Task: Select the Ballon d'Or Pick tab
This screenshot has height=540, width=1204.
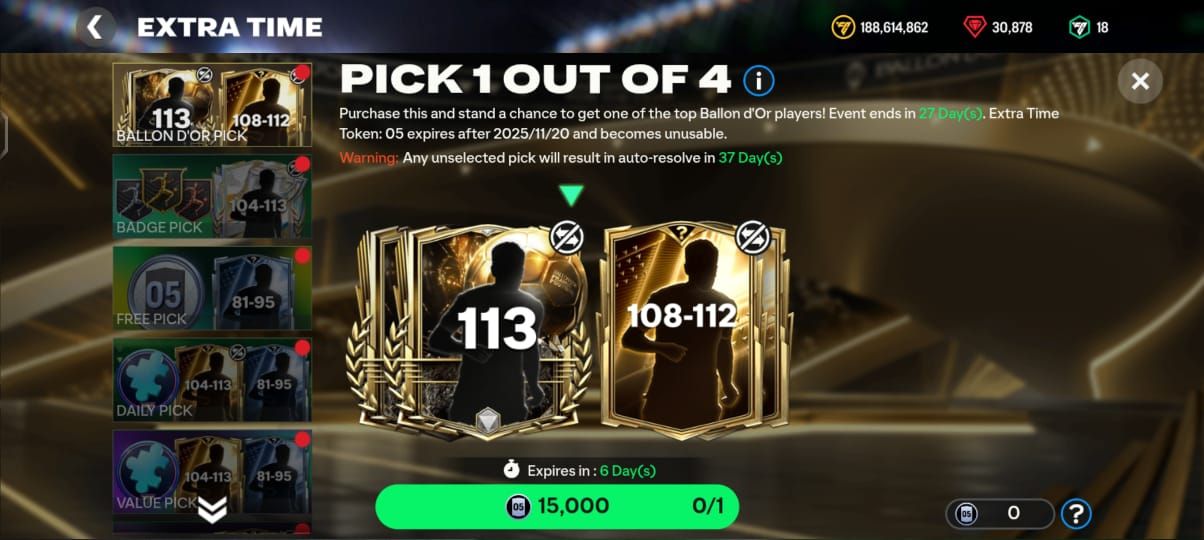Action: 212,104
